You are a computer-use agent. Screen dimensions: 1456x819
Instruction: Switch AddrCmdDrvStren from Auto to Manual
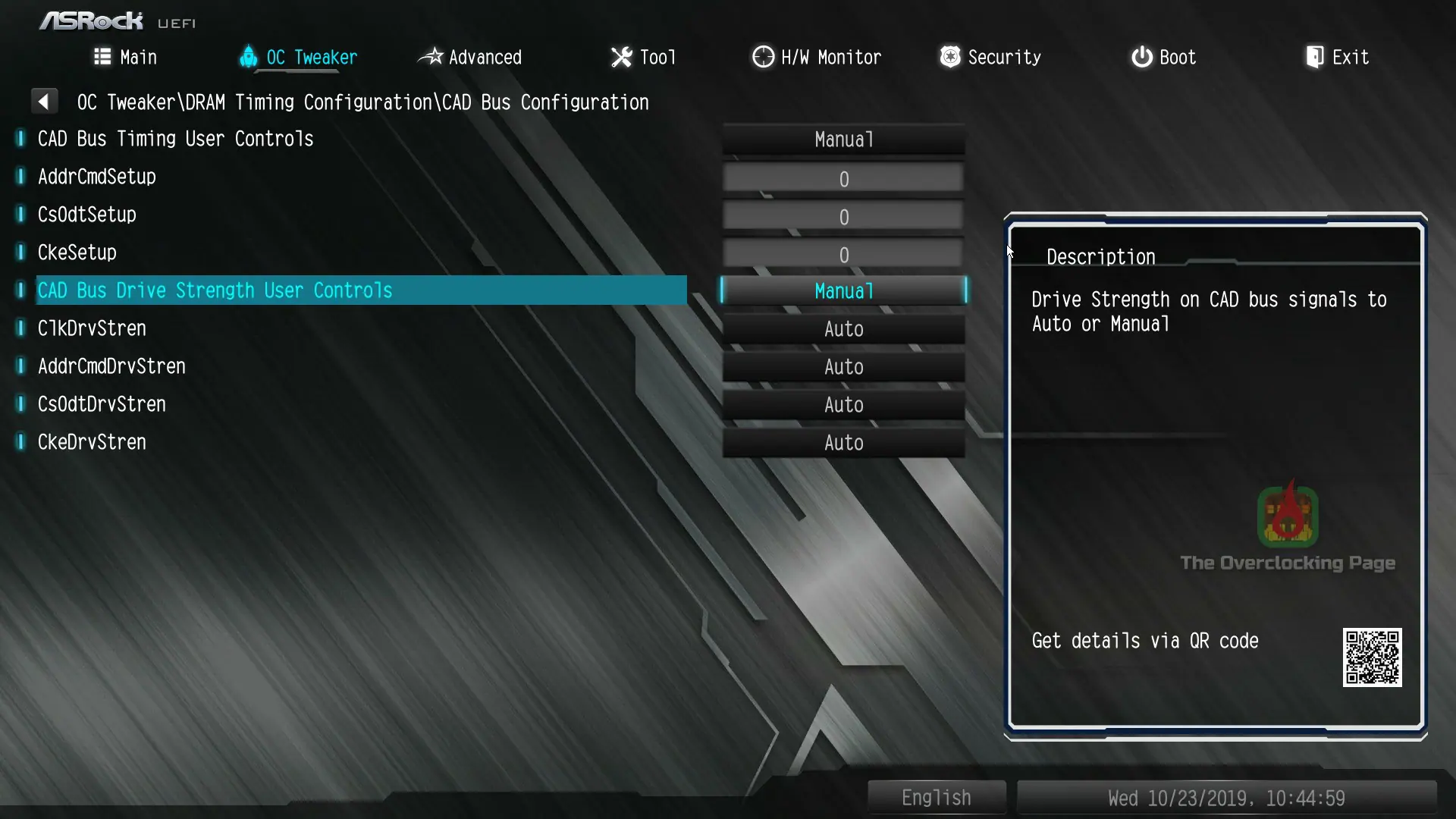(x=843, y=366)
